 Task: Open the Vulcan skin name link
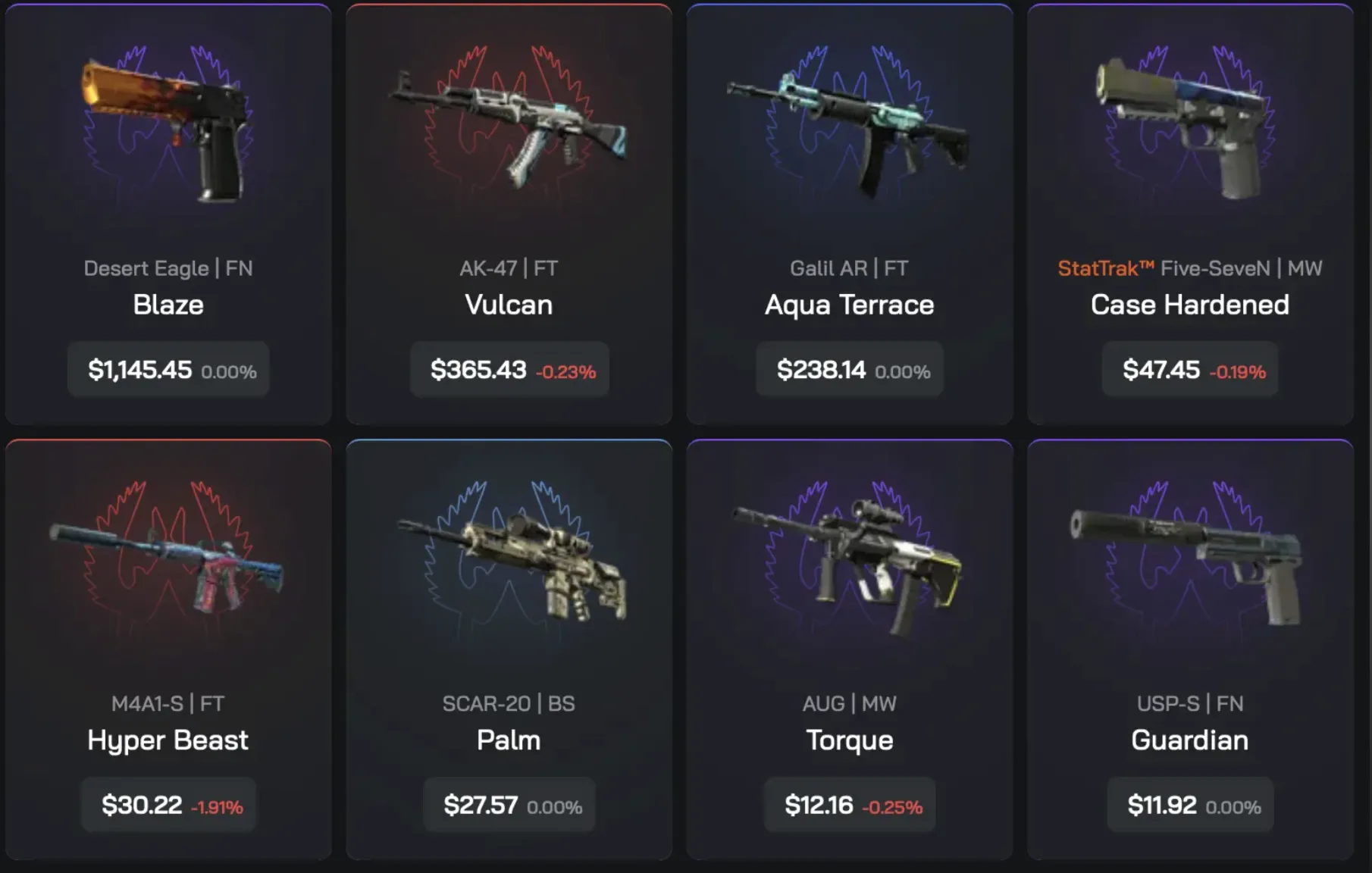[508, 305]
